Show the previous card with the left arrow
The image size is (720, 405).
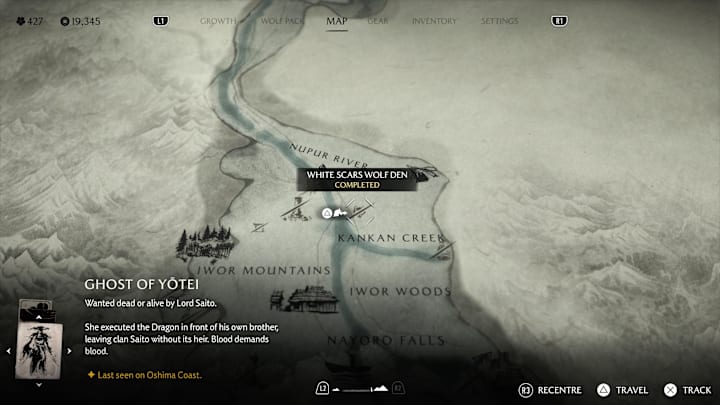(x=10, y=351)
